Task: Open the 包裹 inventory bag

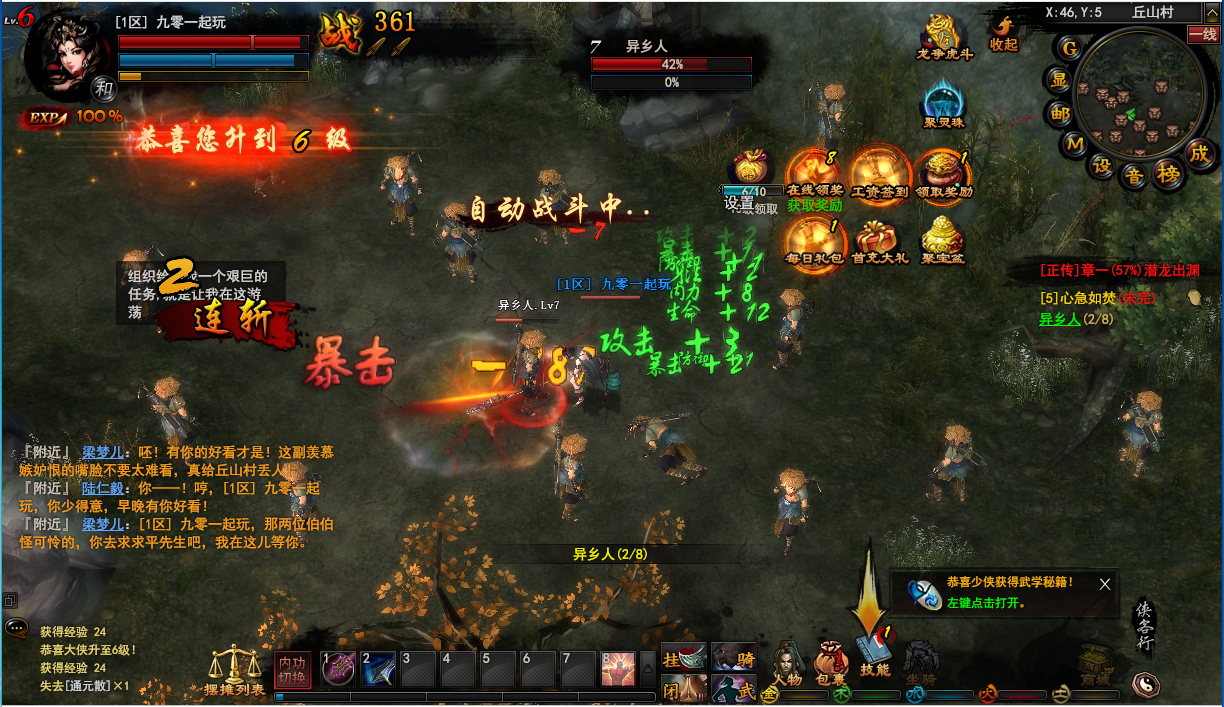Action: [x=831, y=662]
